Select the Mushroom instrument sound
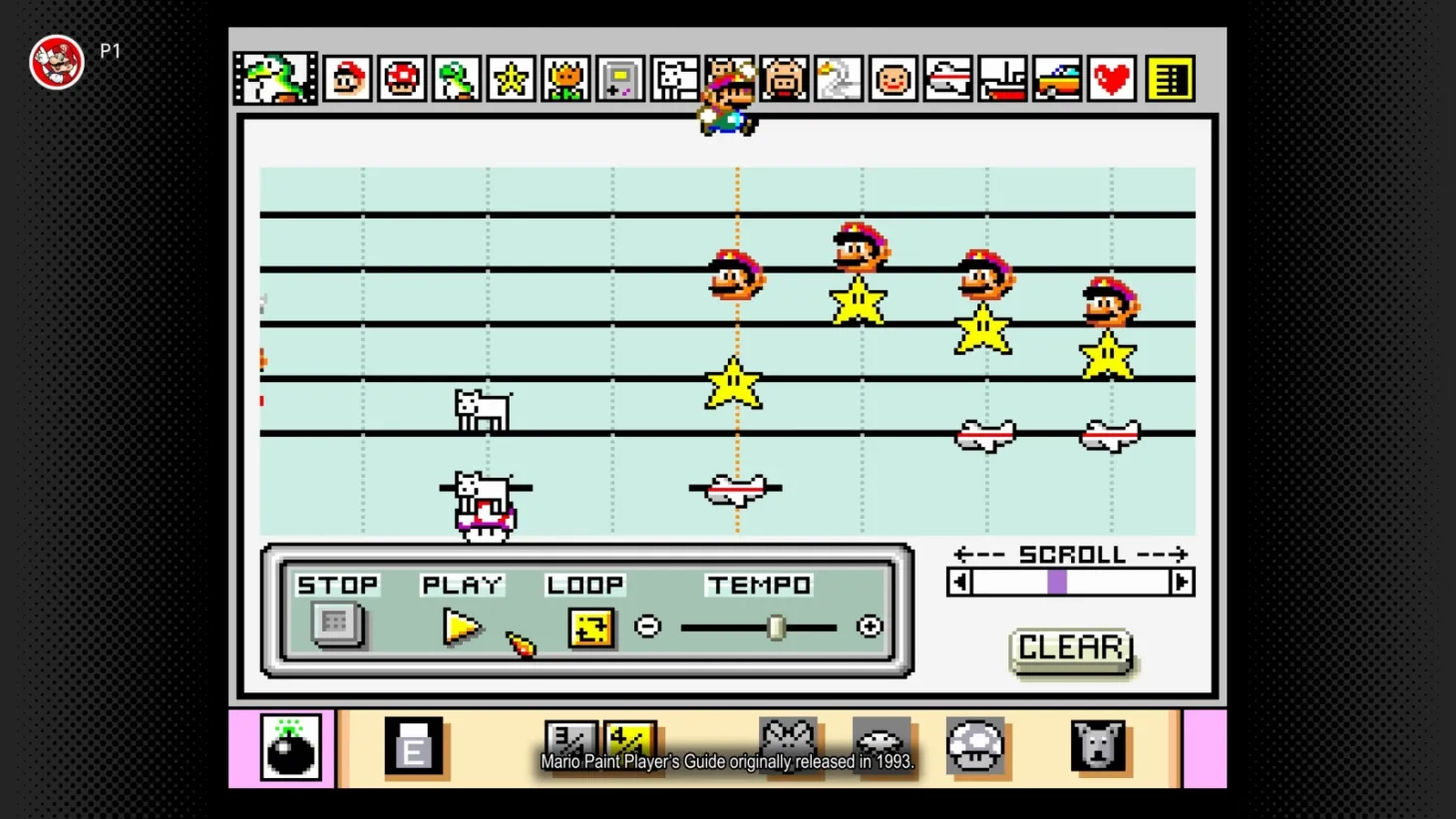The width and height of the screenshot is (1456, 819). click(401, 79)
